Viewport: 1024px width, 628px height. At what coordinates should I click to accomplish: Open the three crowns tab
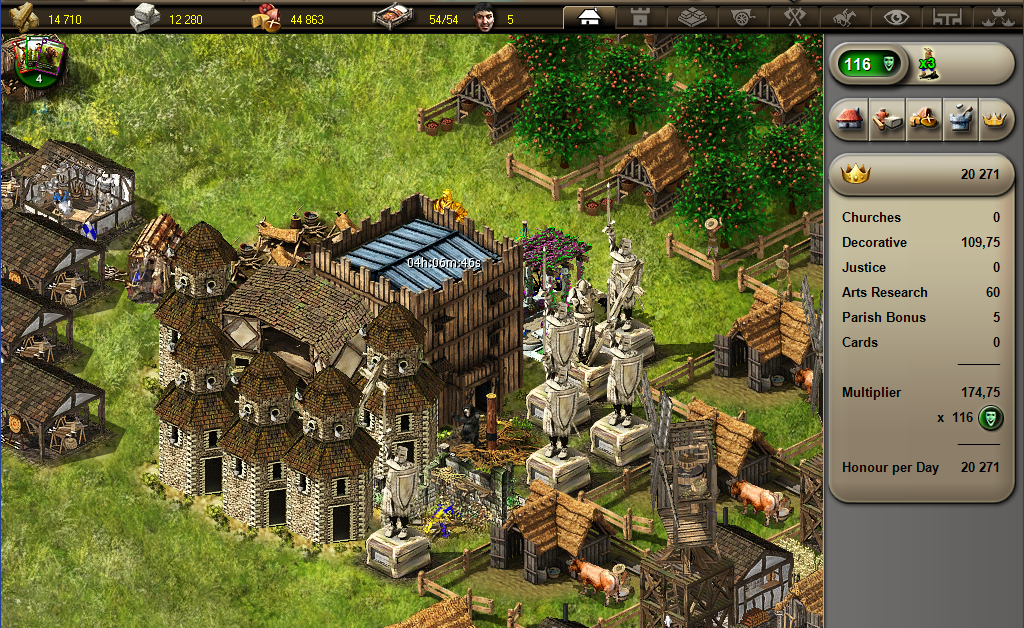pyautogui.click(x=996, y=17)
